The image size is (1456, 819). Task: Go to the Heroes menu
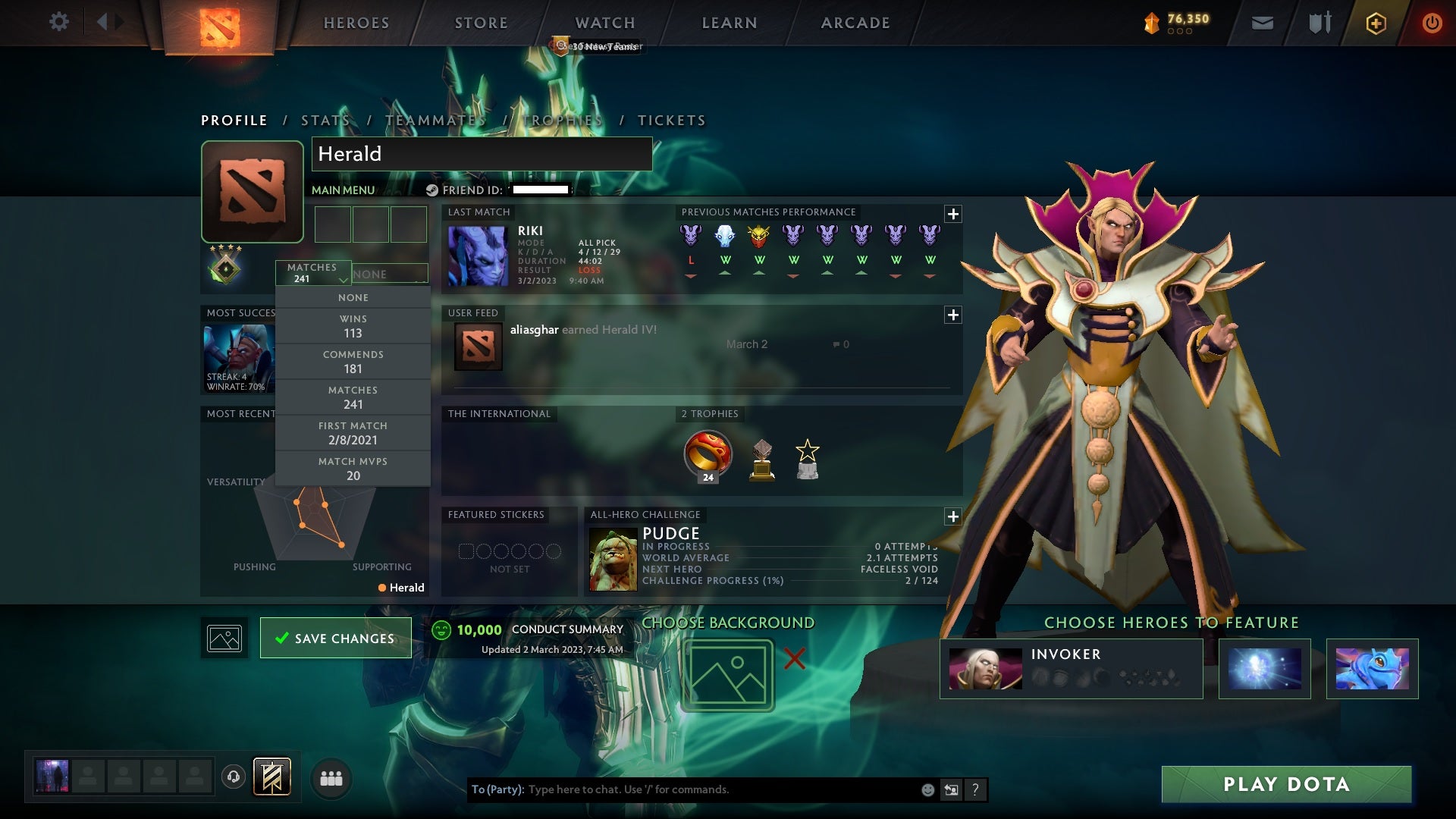(x=356, y=23)
